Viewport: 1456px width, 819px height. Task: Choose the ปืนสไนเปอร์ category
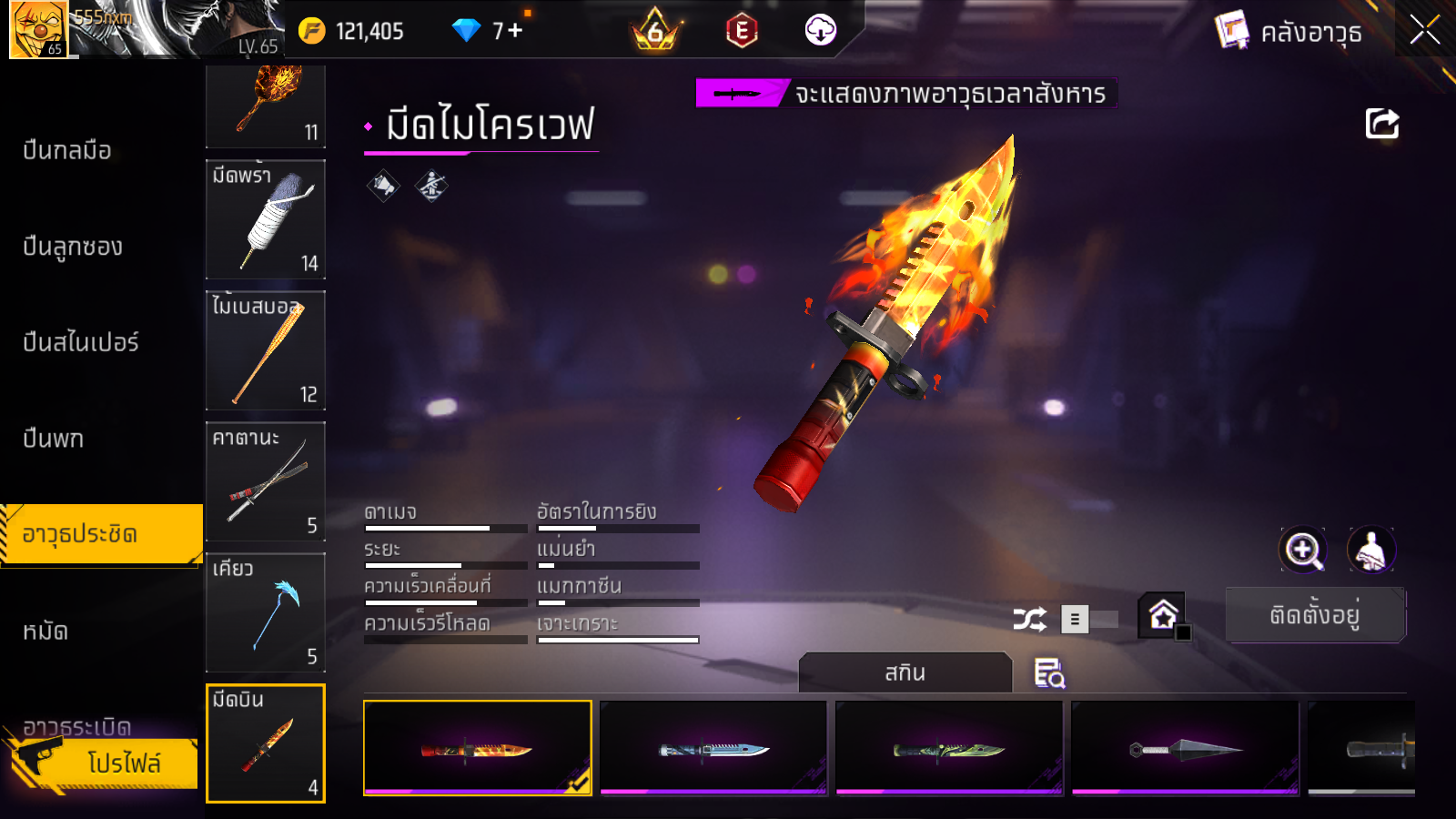point(81,342)
